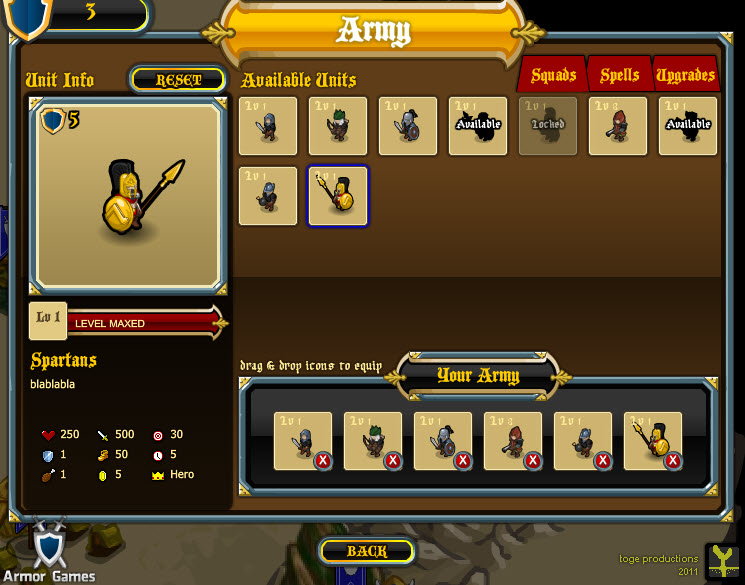Click the Toge Productions logo
Image resolution: width=745 pixels, height=585 pixels.
point(722,561)
